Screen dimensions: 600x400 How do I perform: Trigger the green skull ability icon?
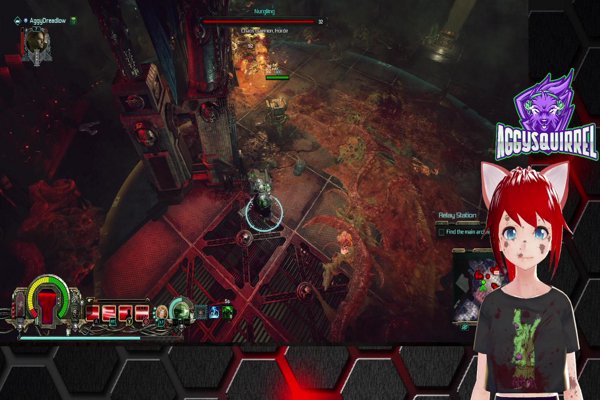(228, 312)
